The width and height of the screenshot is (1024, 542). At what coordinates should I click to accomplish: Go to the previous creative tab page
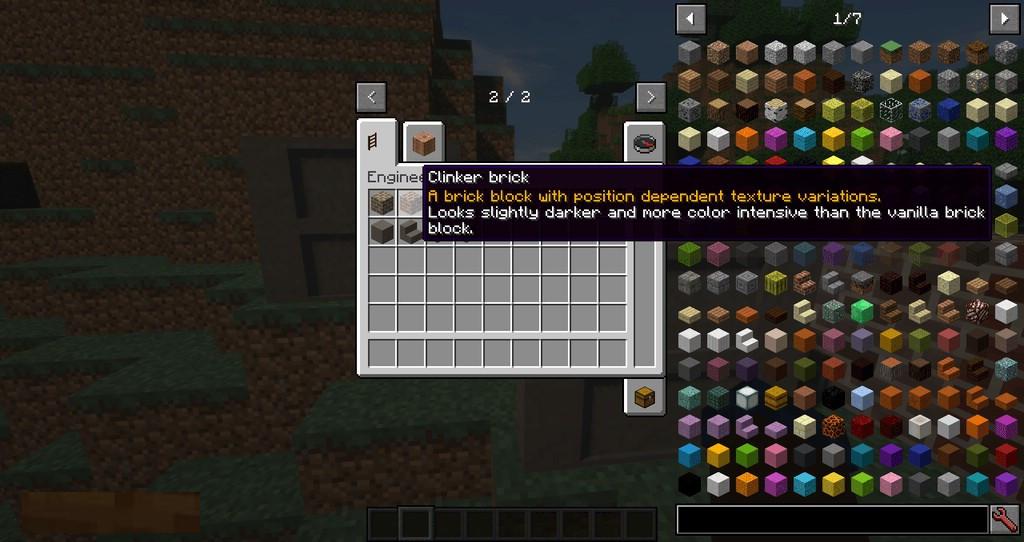371,97
